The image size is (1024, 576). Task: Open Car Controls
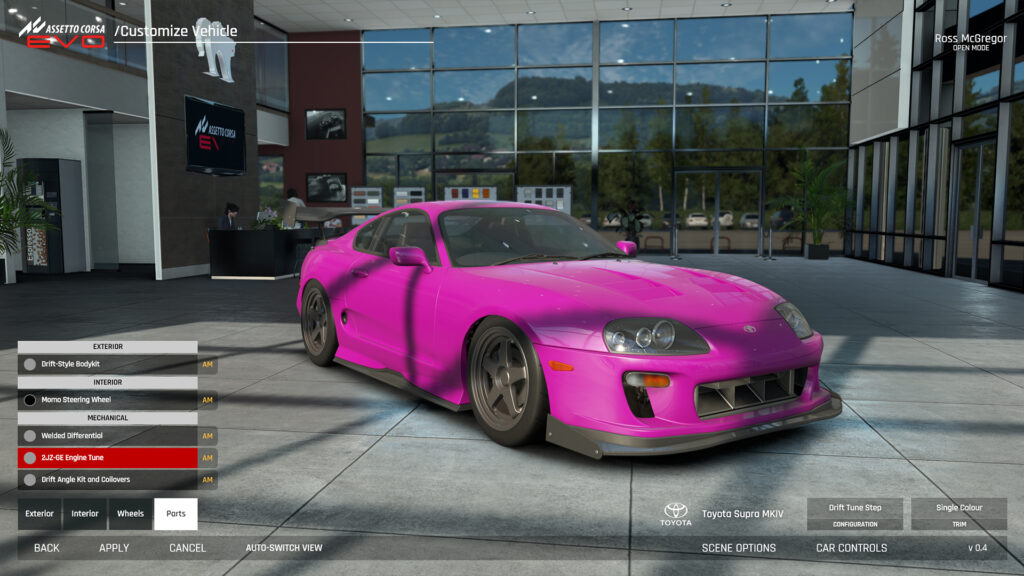(x=851, y=548)
